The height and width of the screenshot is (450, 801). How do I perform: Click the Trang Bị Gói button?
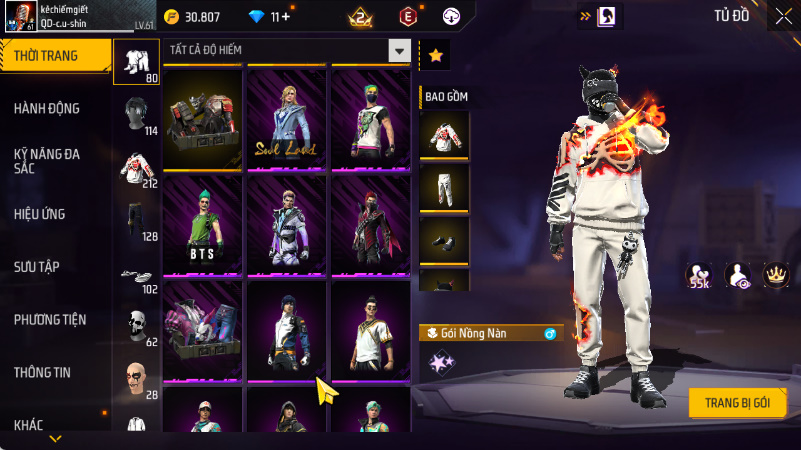pyautogui.click(x=737, y=402)
